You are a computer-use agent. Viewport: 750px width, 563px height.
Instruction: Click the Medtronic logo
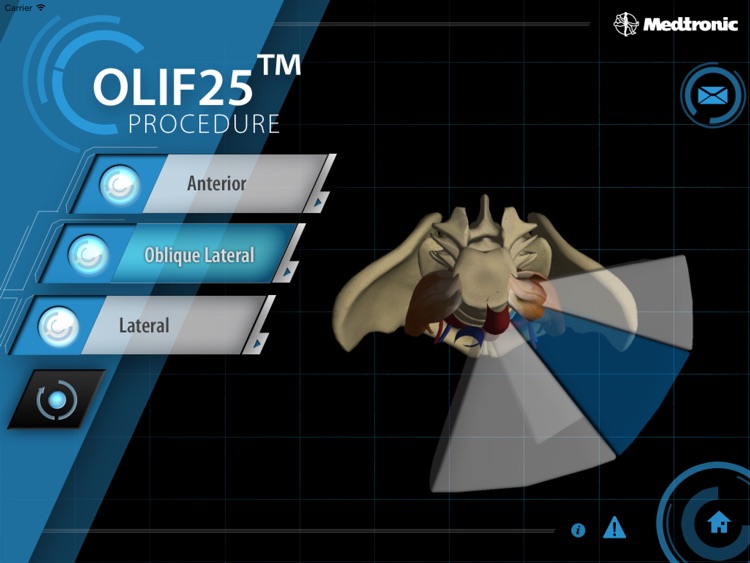[x=676, y=24]
